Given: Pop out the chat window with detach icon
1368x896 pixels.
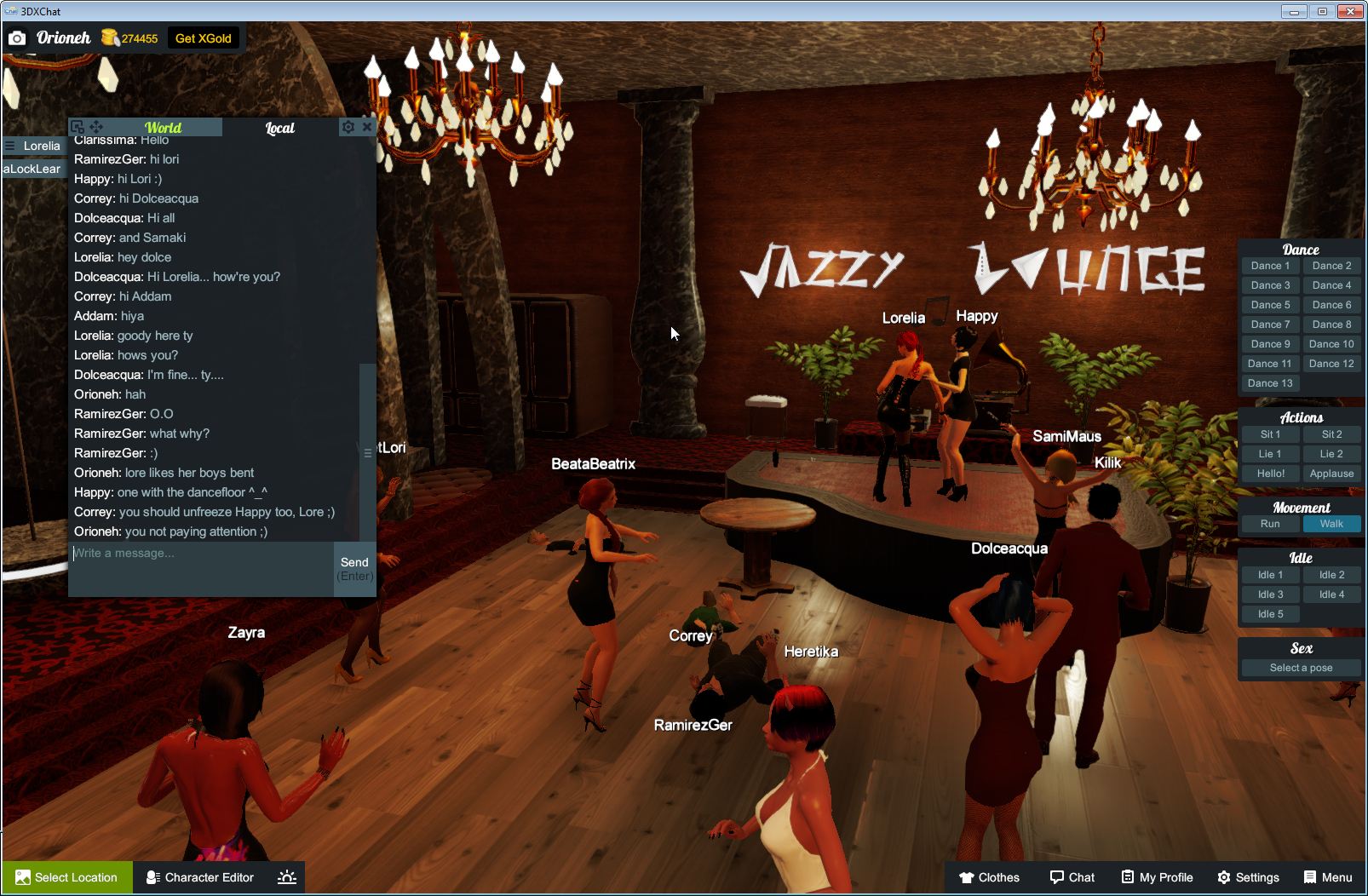Looking at the screenshot, I should tap(78, 125).
